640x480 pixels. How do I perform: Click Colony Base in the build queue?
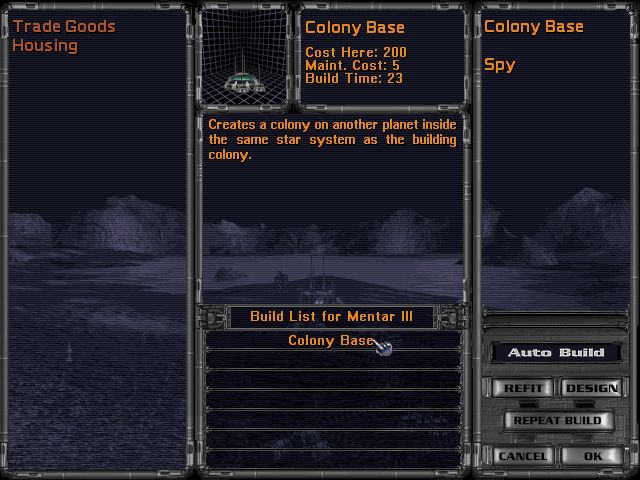pos(330,341)
